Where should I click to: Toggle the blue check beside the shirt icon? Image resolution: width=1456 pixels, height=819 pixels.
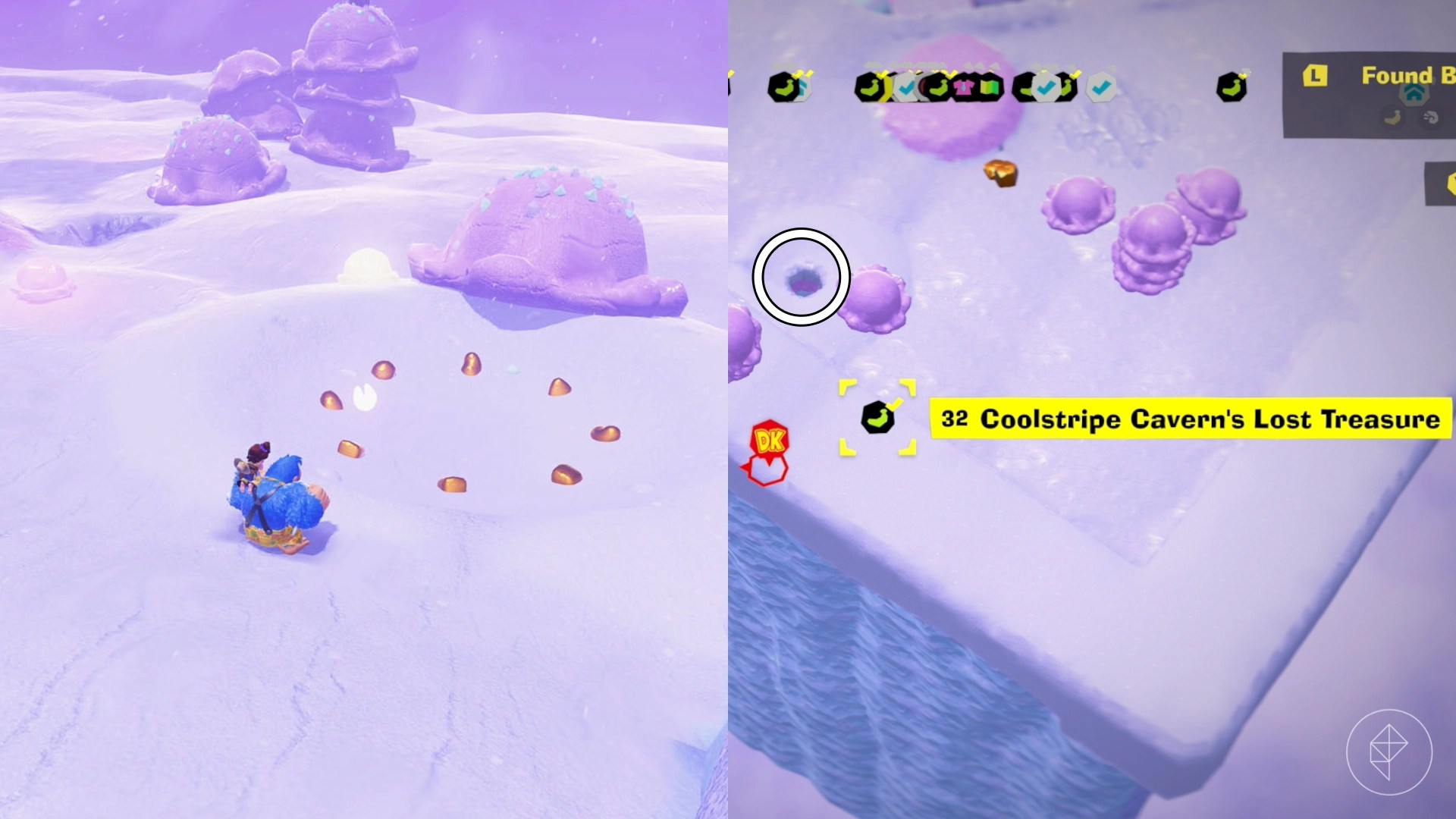click(906, 86)
